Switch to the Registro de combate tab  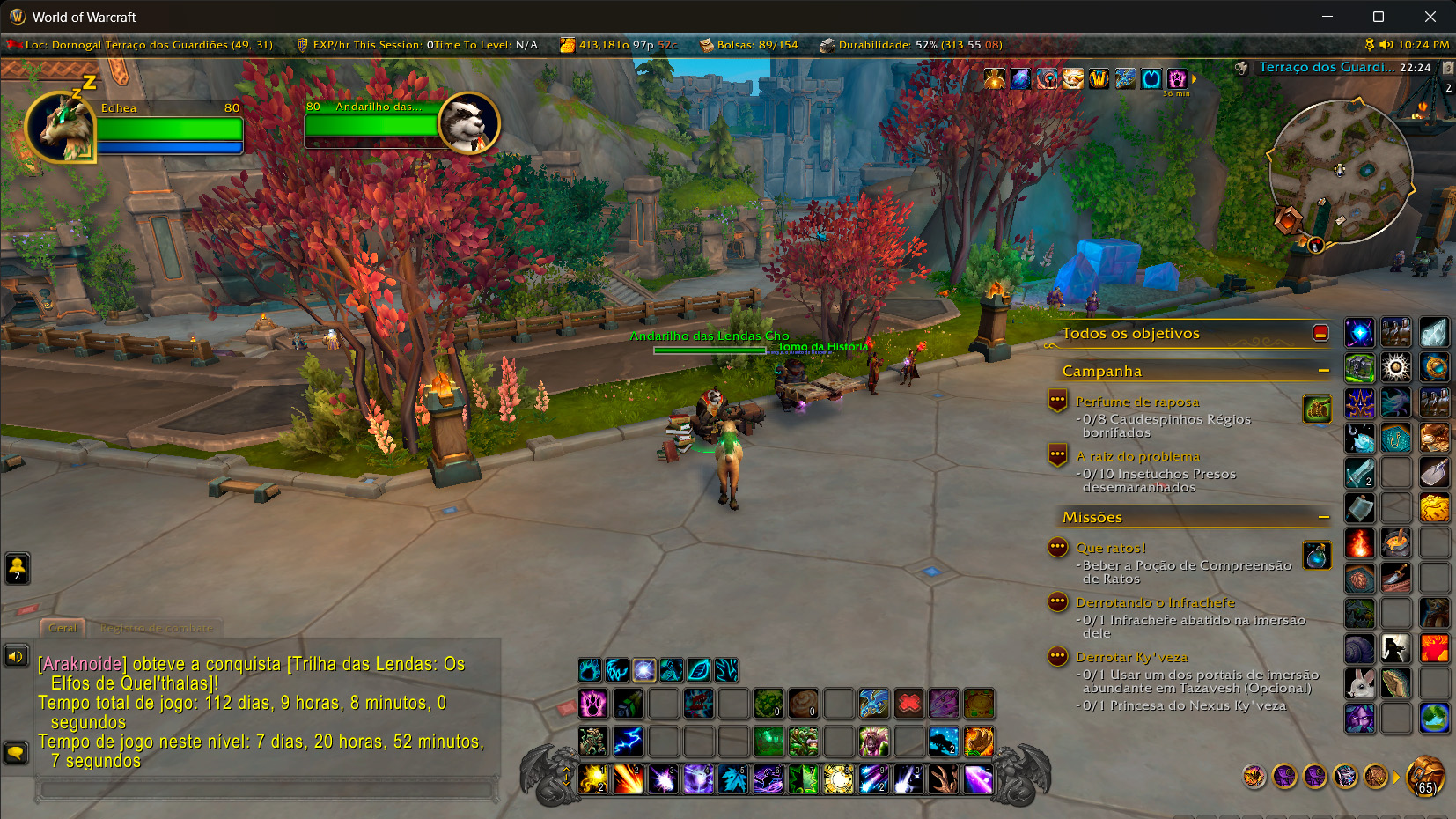(157, 628)
